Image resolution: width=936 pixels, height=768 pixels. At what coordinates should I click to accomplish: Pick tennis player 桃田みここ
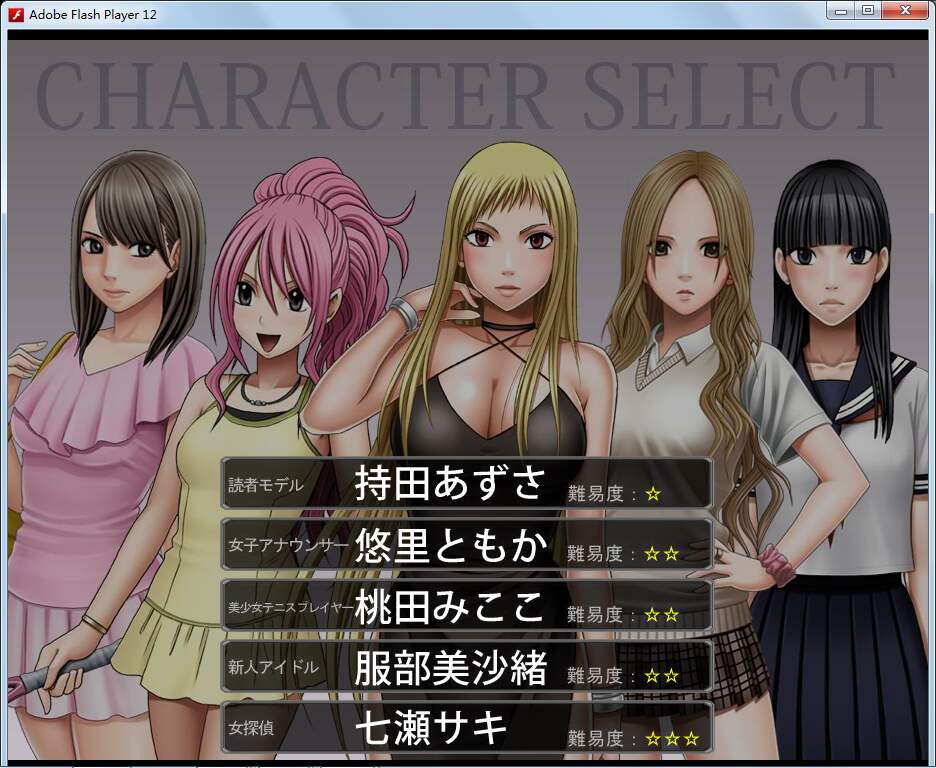coord(466,606)
